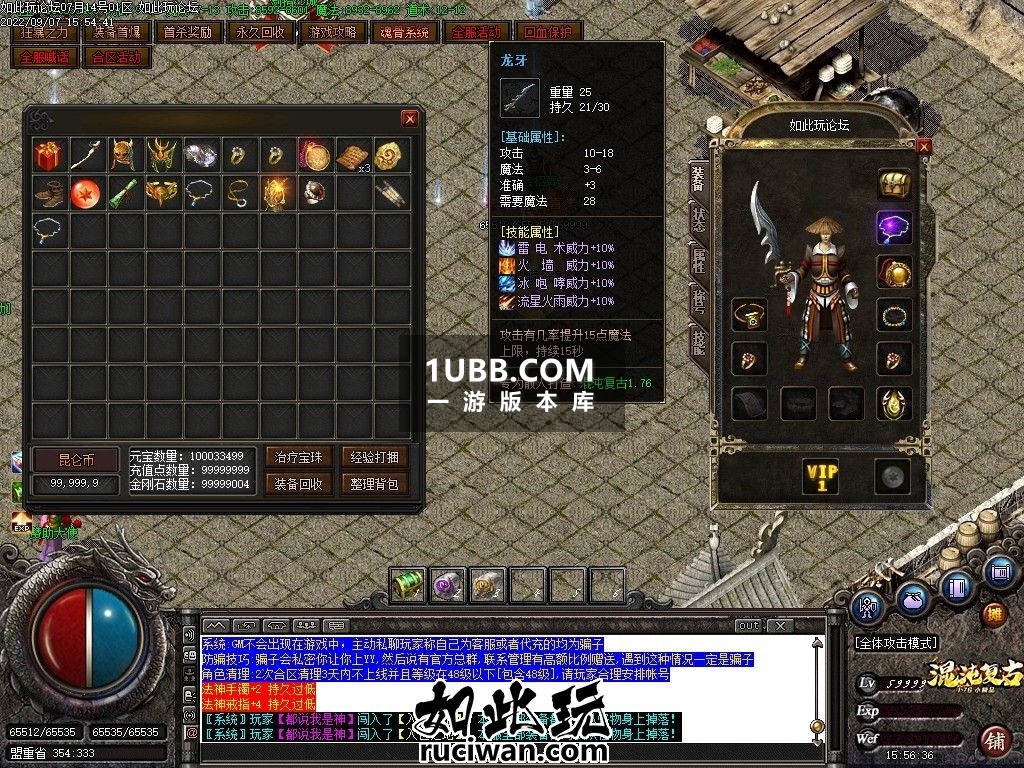Select the red gift box in inventory
Image resolution: width=1024 pixels, height=768 pixels.
point(48,156)
